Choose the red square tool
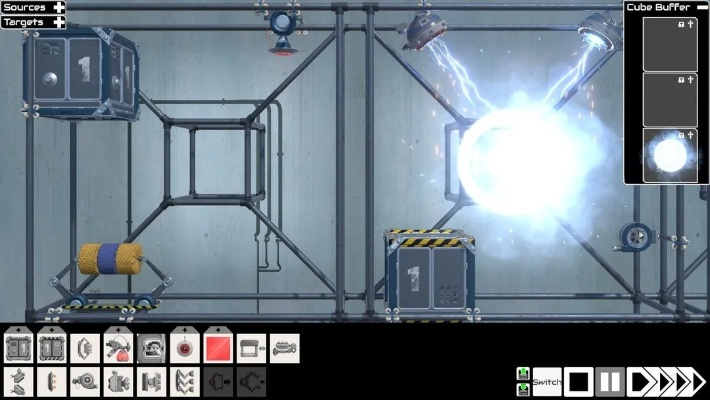The height and width of the screenshot is (400, 710). 218,347
